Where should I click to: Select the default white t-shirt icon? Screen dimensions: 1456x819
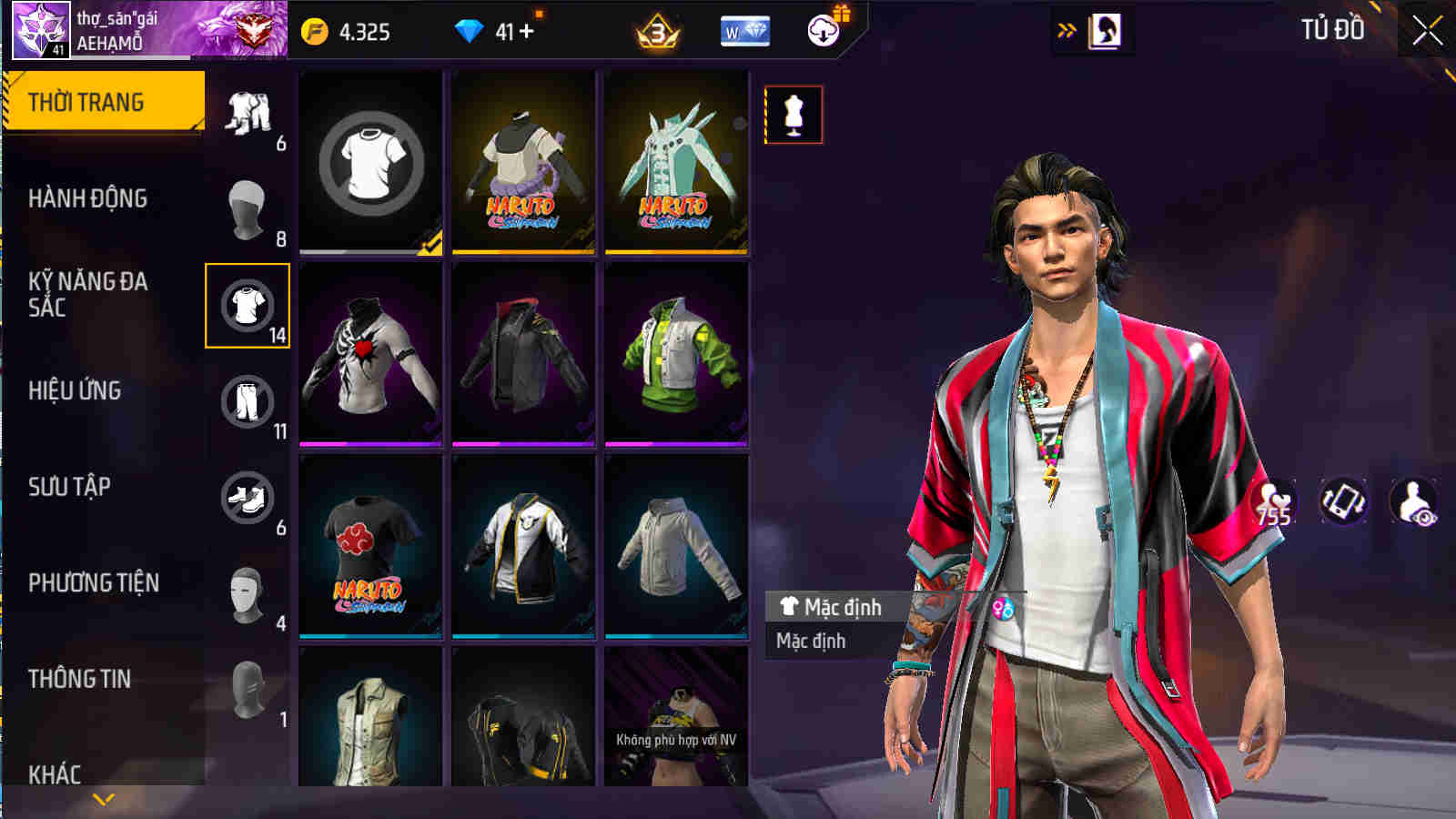369,164
